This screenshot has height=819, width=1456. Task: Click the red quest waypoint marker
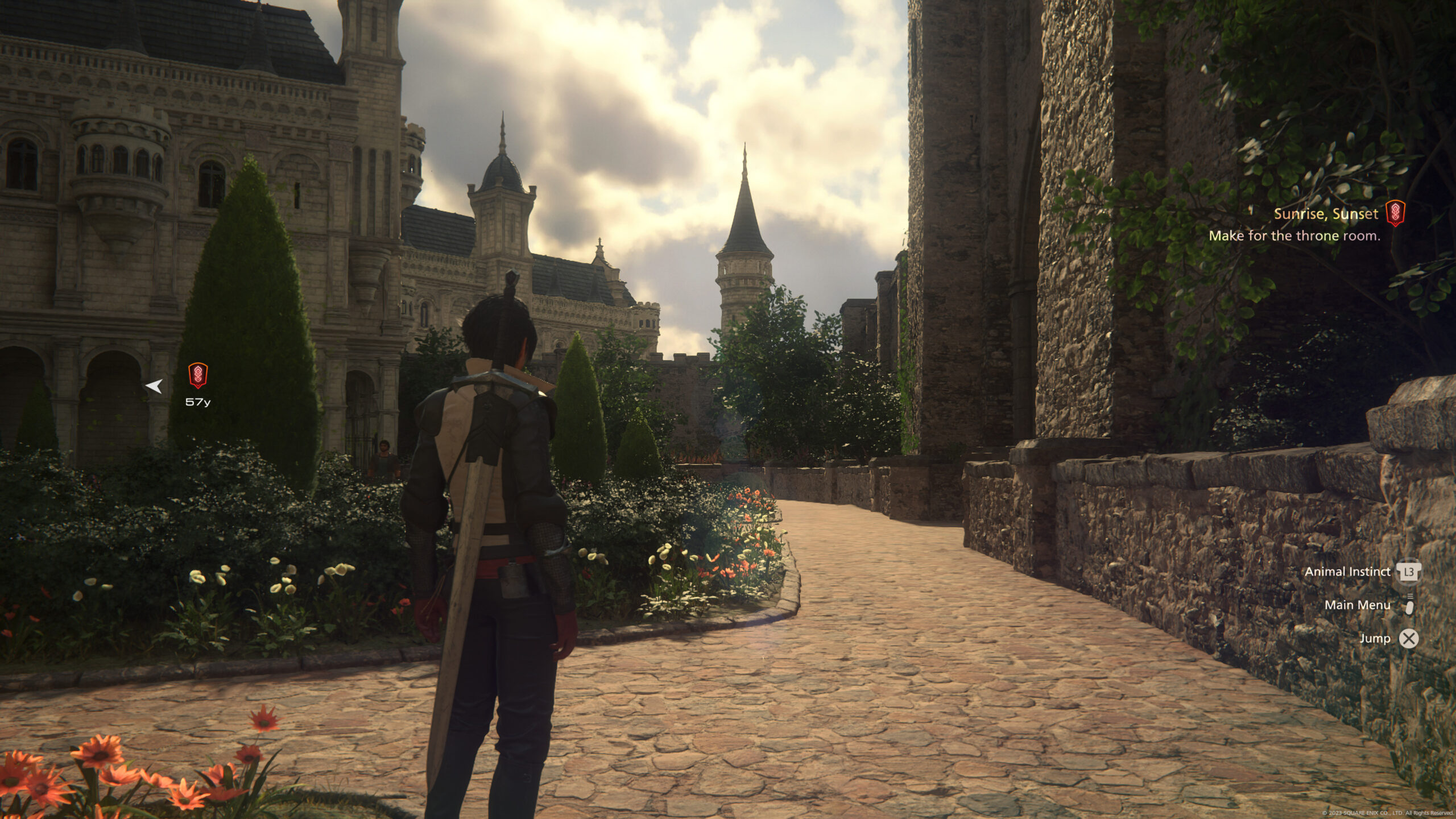pos(198,376)
